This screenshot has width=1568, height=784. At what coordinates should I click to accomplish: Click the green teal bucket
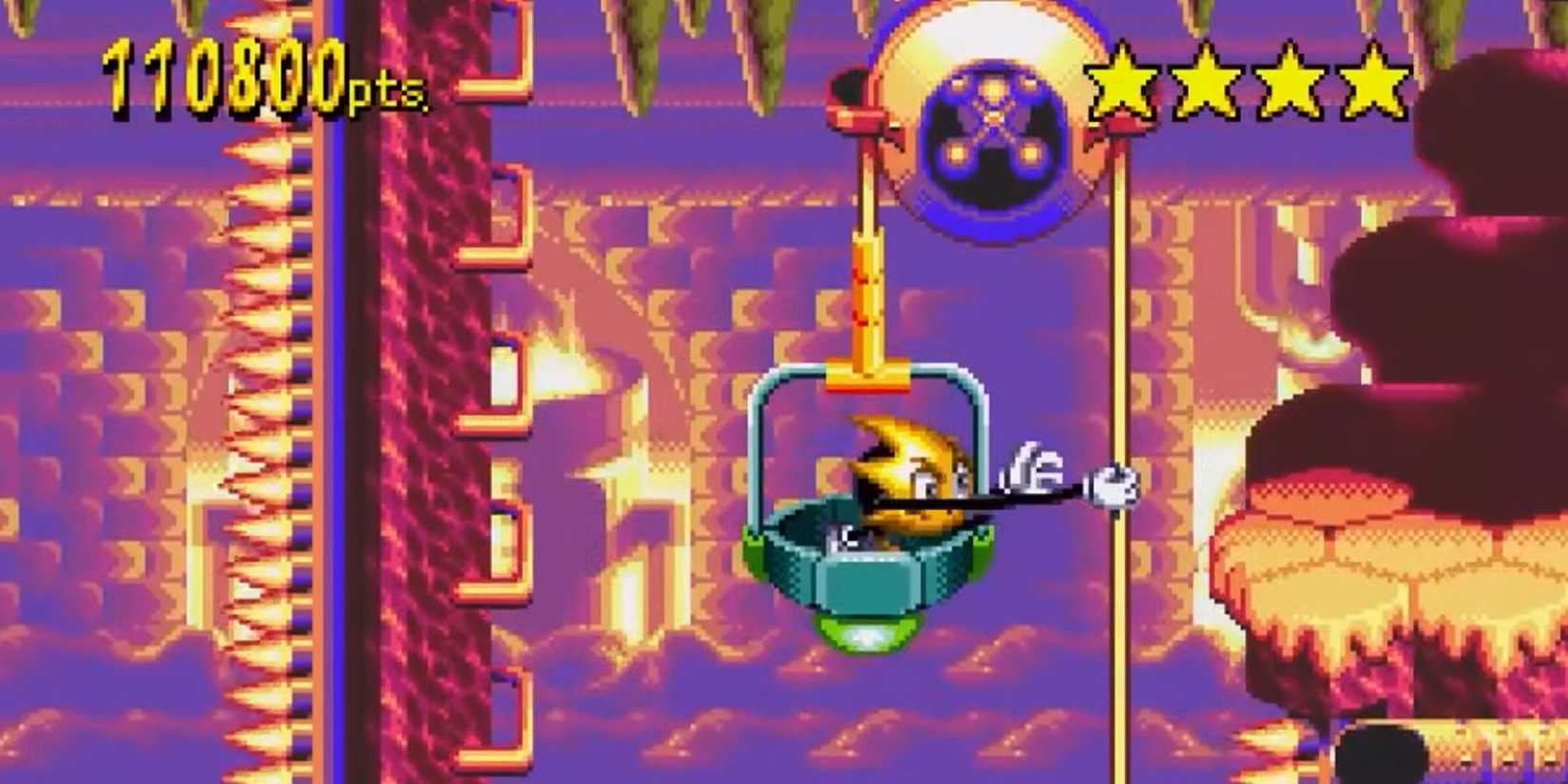[x=870, y=561]
